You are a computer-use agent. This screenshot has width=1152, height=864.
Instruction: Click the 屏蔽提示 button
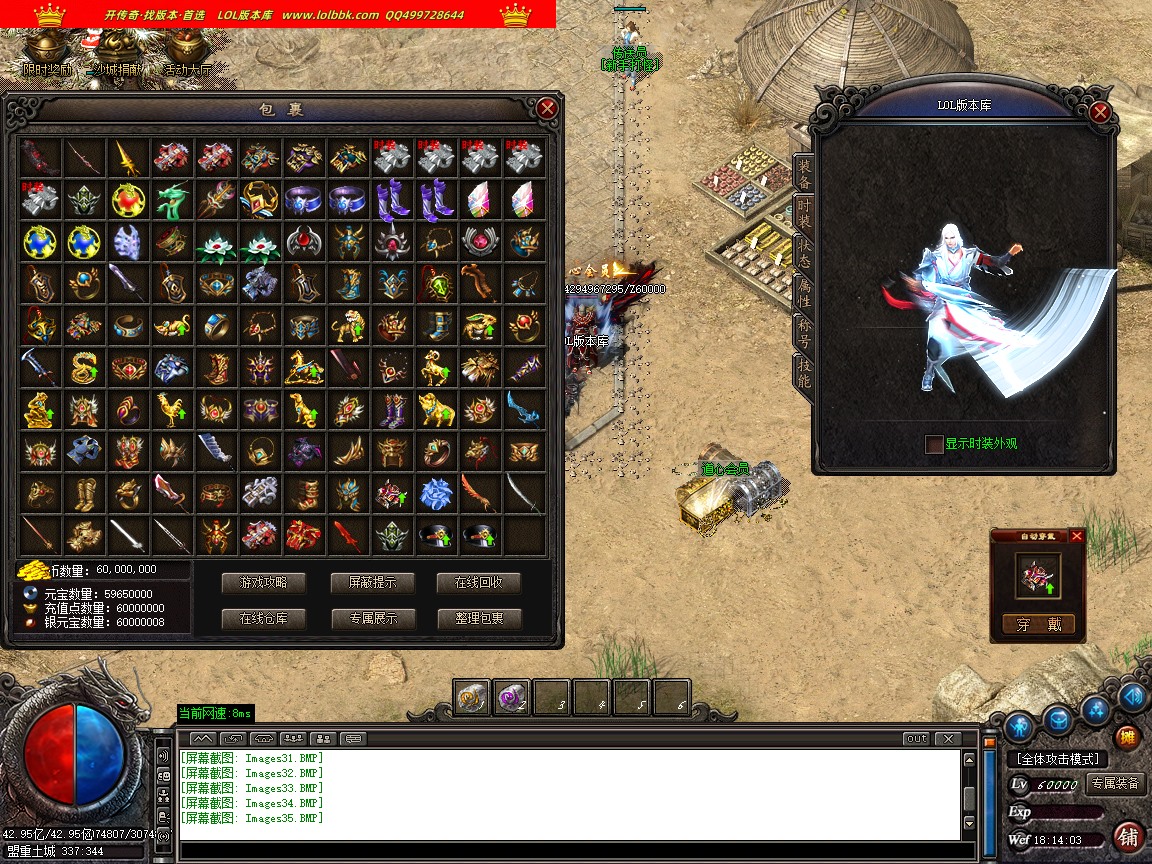pos(373,582)
